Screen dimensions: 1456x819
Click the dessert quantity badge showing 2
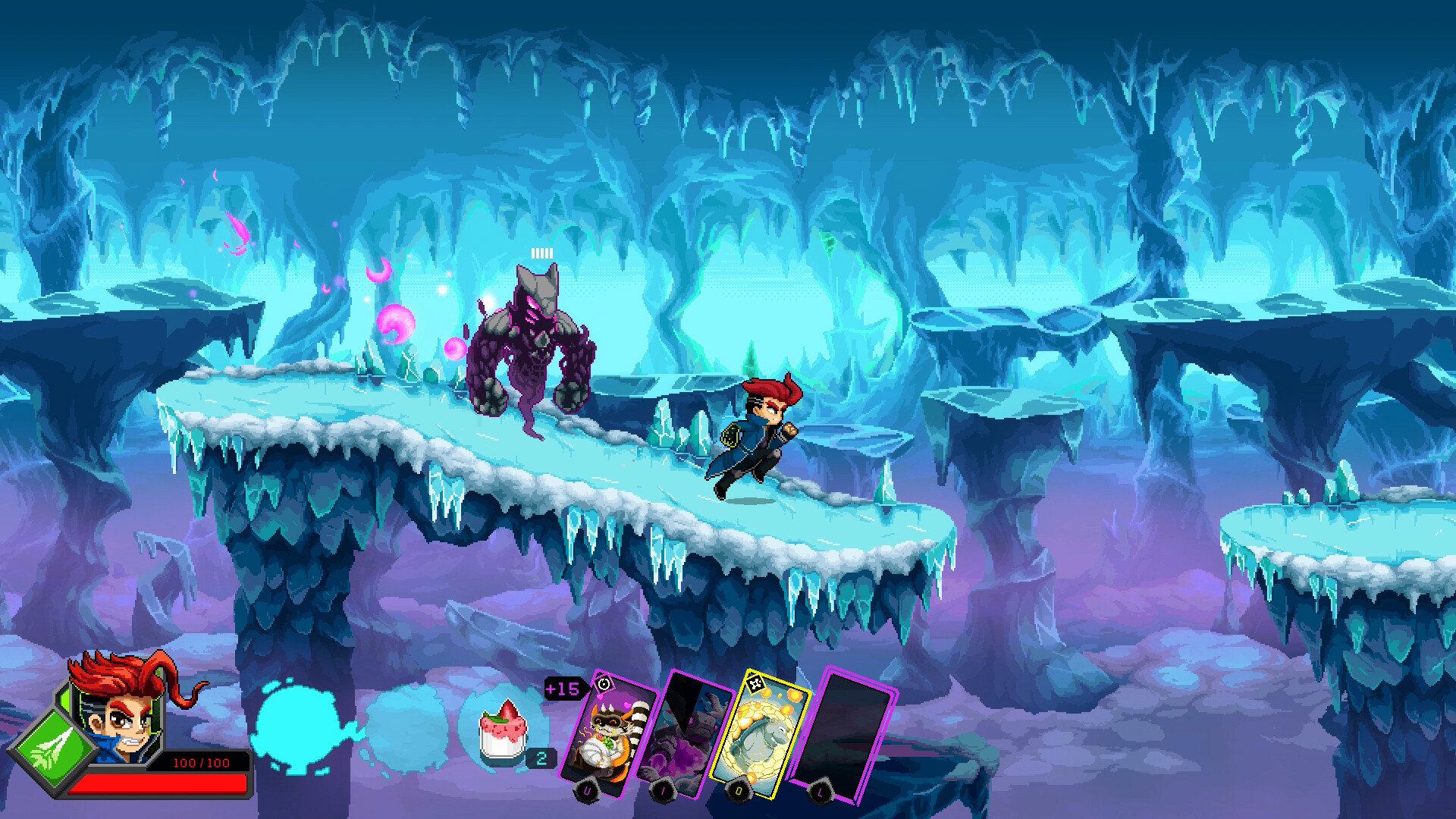pyautogui.click(x=540, y=758)
